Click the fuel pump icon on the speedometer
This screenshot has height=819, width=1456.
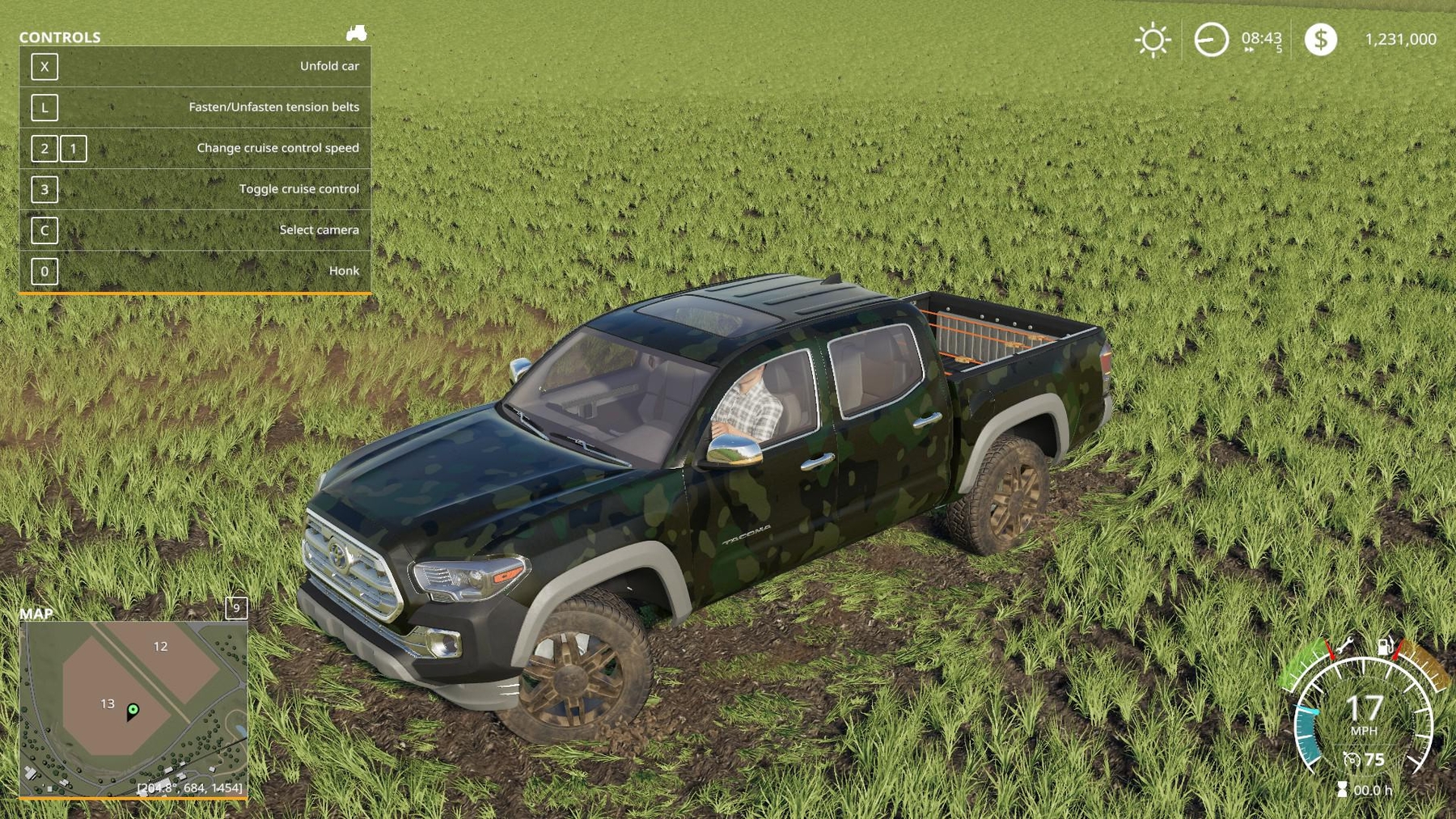tap(1386, 646)
